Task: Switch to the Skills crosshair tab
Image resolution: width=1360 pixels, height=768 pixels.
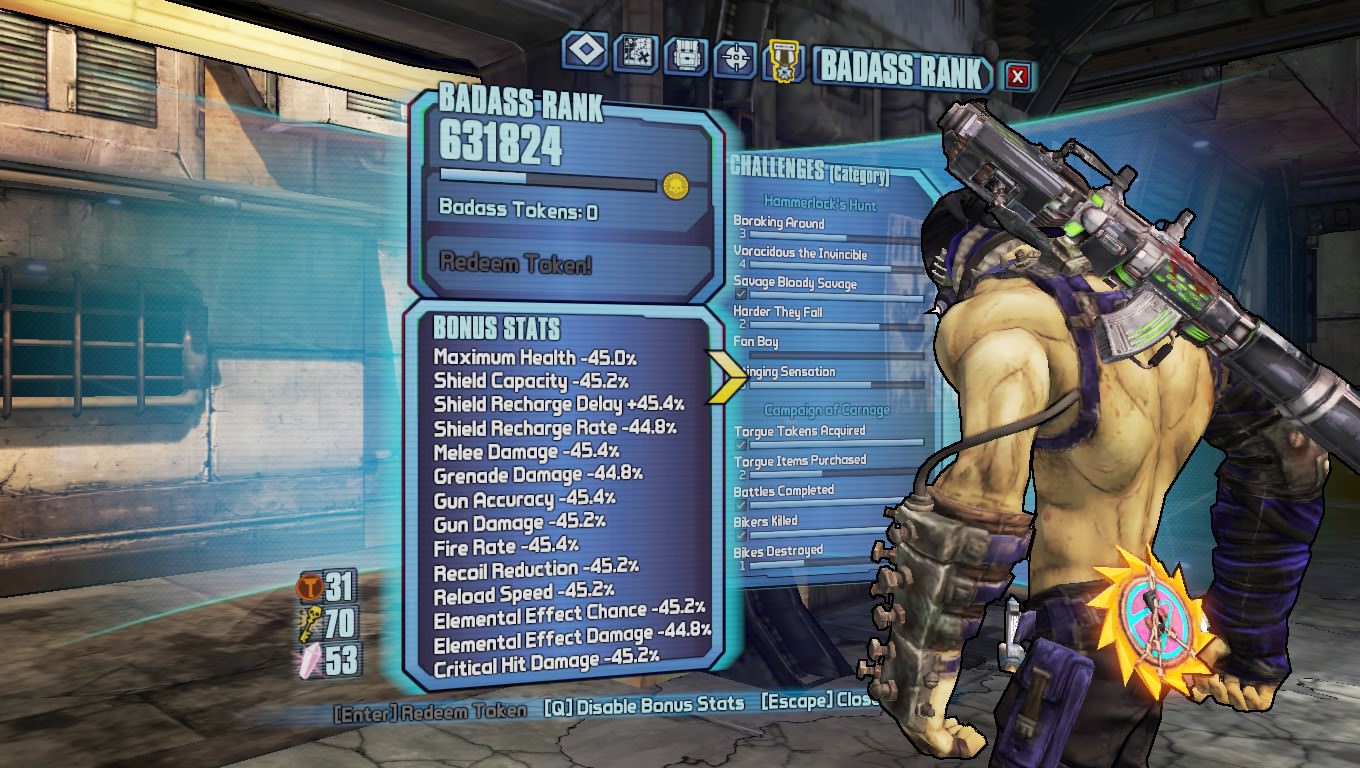Action: (x=736, y=60)
